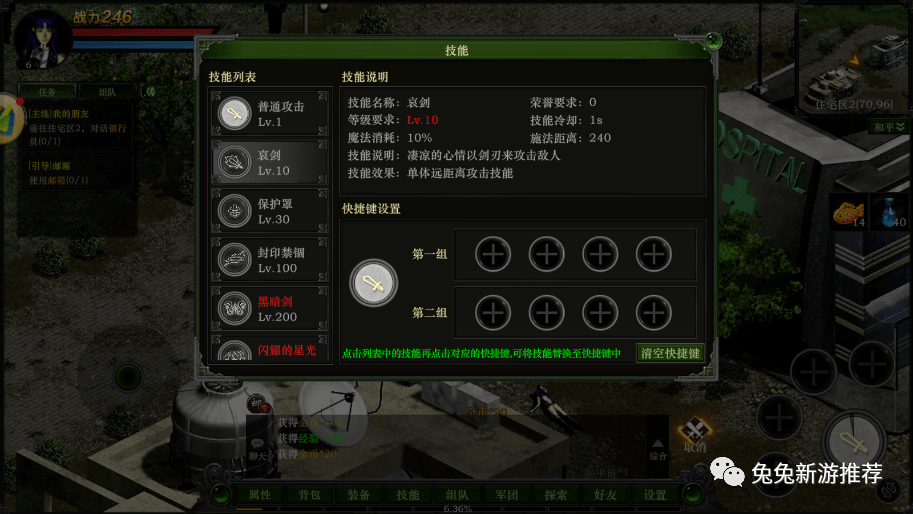
Task: Open 设置 settings from bottom bar
Action: pos(655,494)
